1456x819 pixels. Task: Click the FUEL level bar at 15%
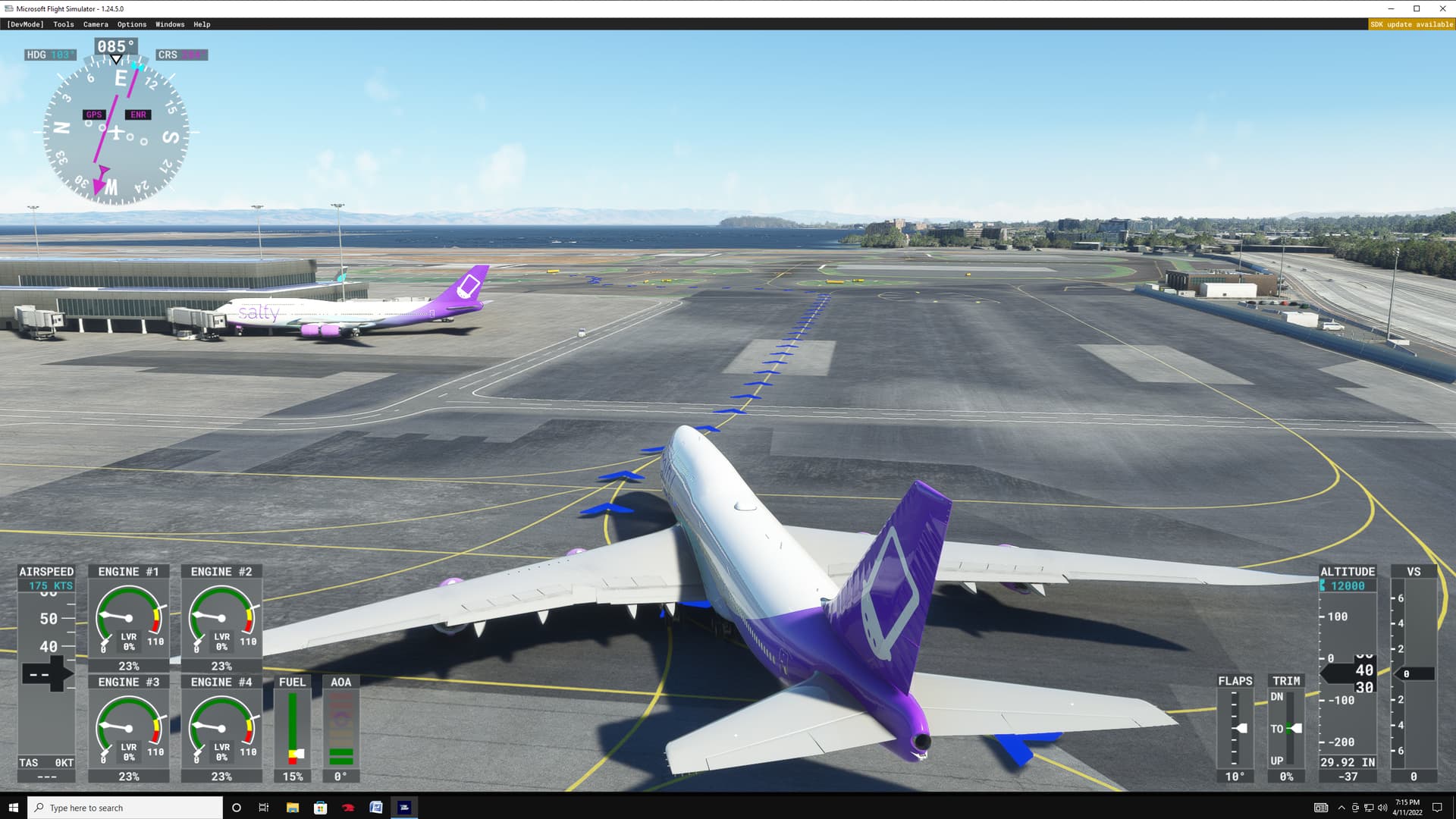coord(292,728)
